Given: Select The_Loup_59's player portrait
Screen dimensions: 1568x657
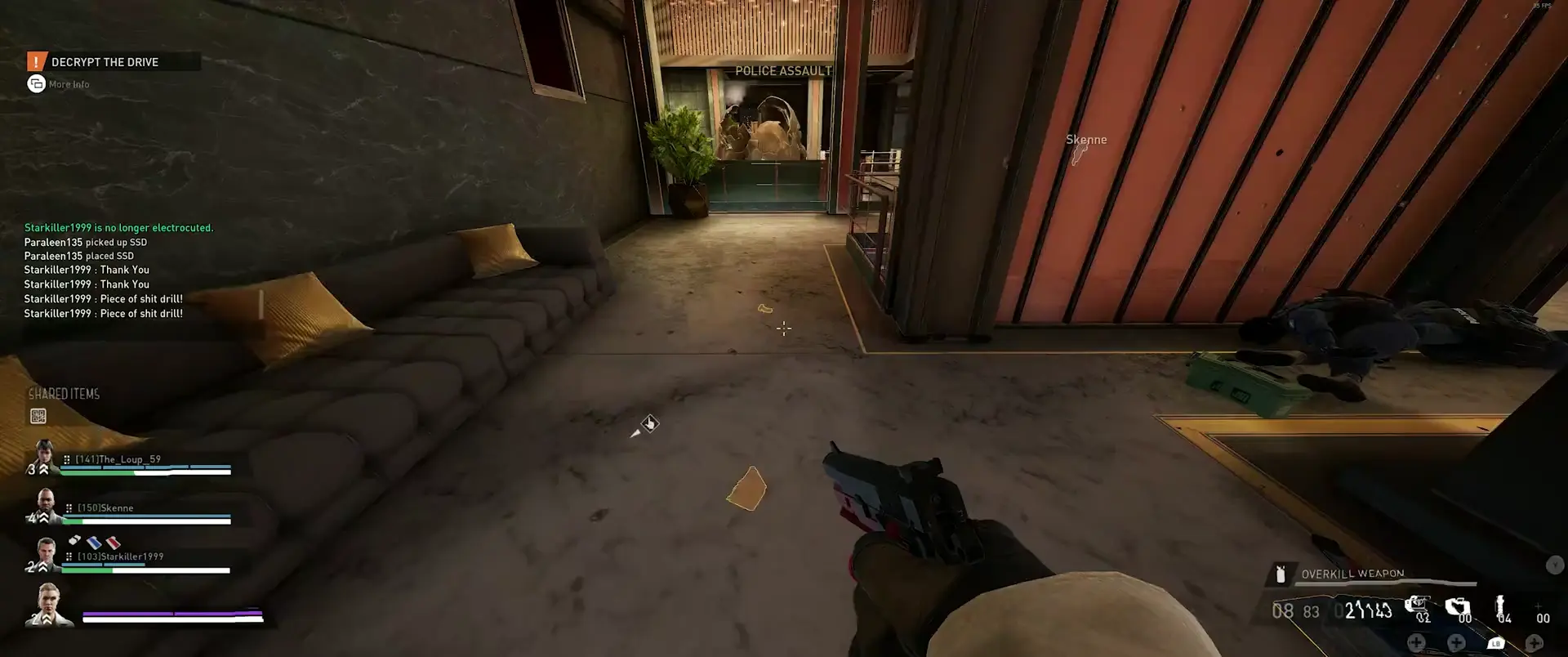Looking at the screenshot, I should [x=45, y=456].
